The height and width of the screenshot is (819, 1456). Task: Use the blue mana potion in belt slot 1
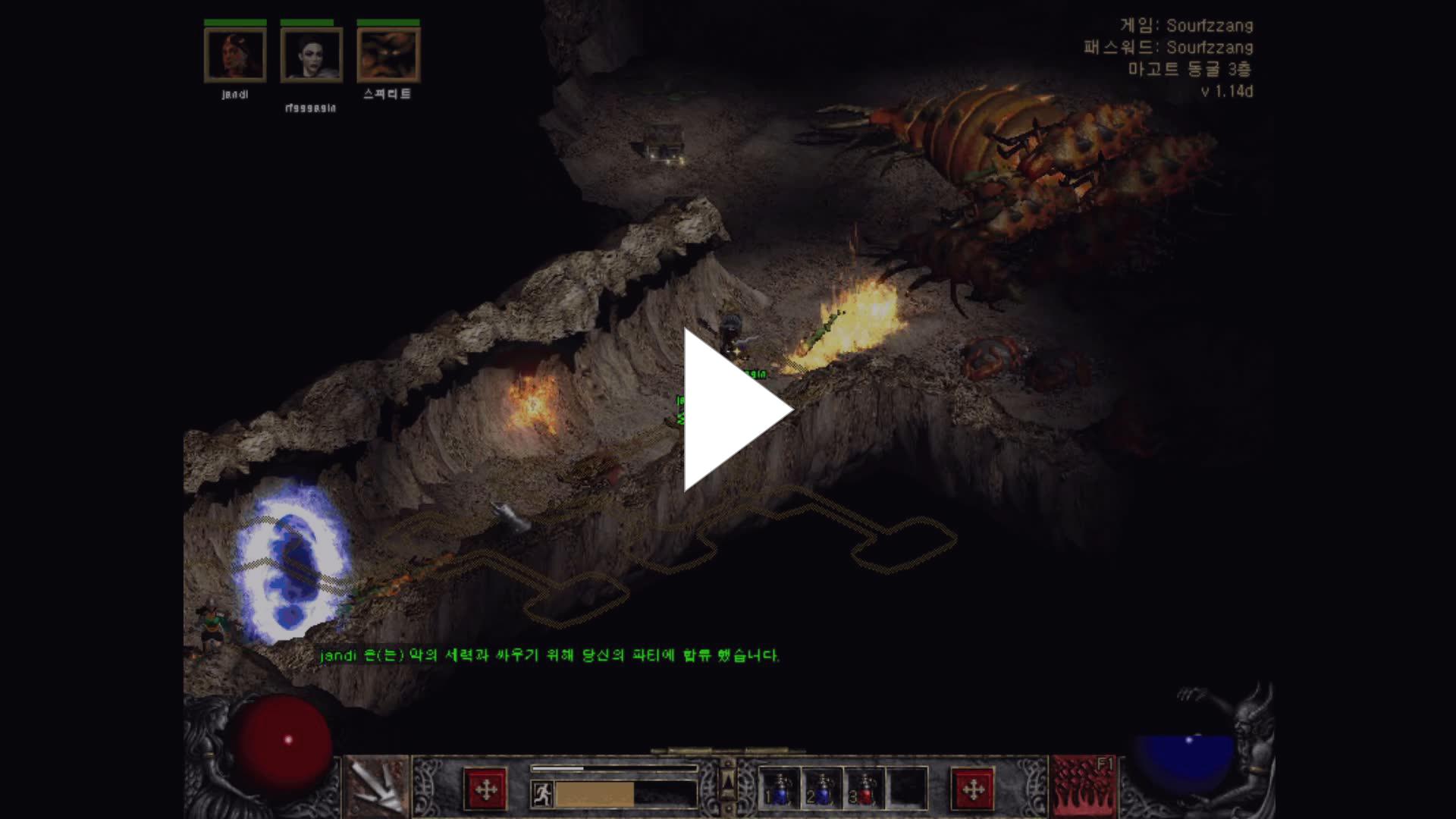780,789
